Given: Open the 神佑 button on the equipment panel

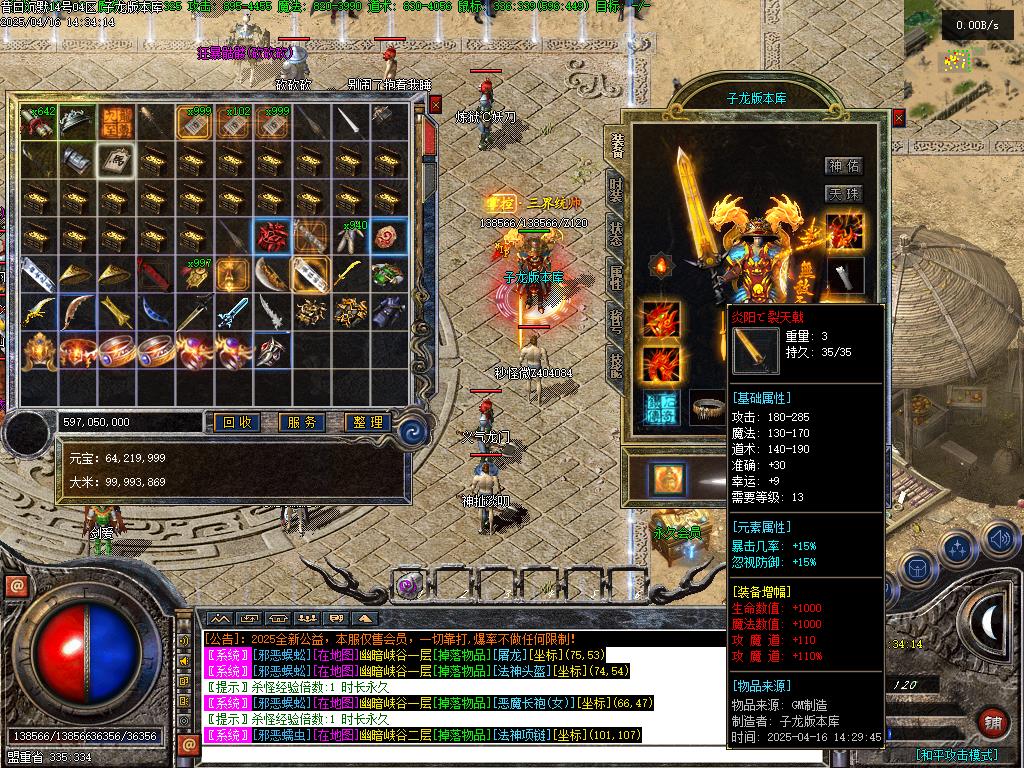Looking at the screenshot, I should pos(844,166).
